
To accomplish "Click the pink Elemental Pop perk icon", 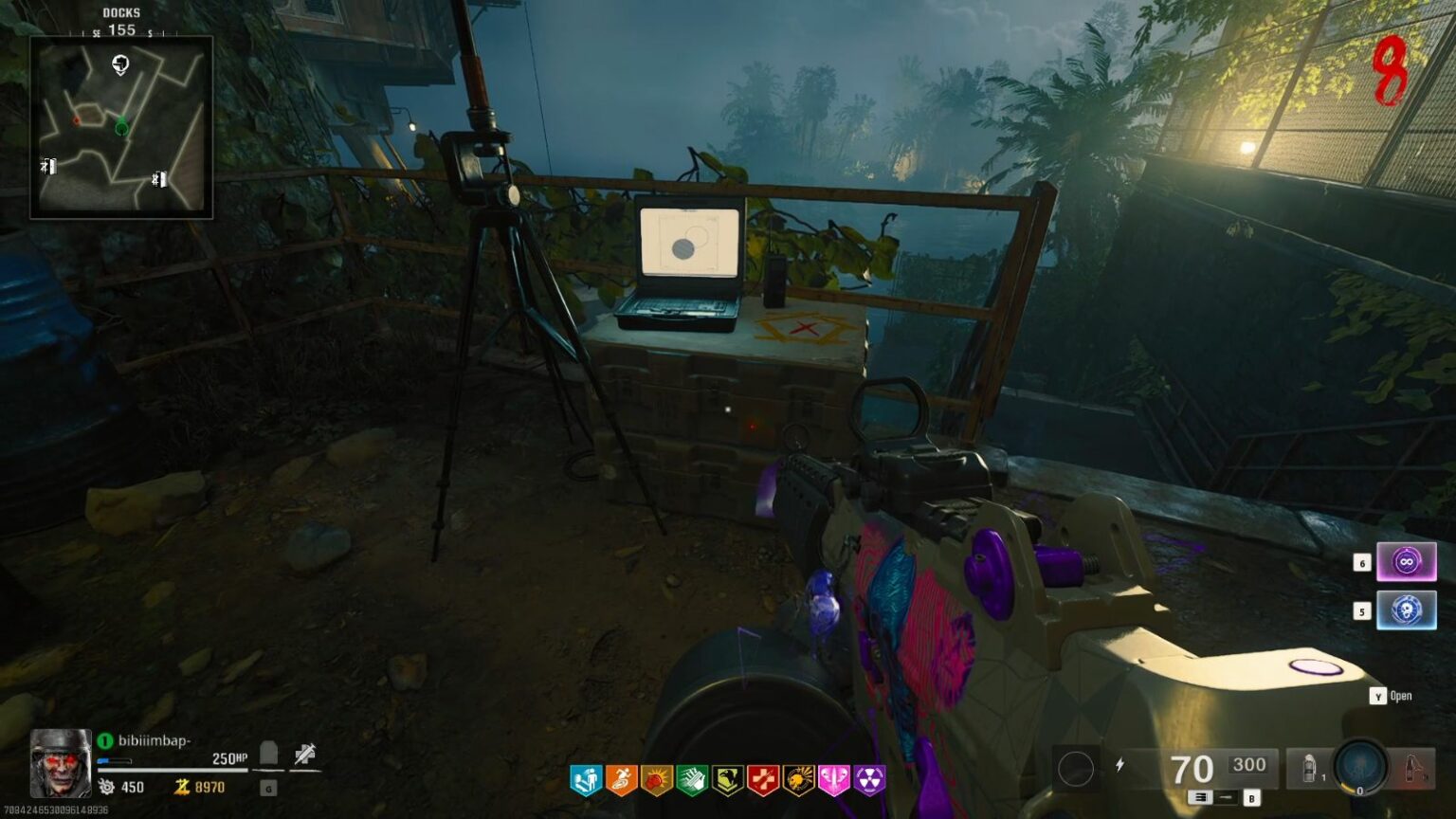I will pos(834,780).
